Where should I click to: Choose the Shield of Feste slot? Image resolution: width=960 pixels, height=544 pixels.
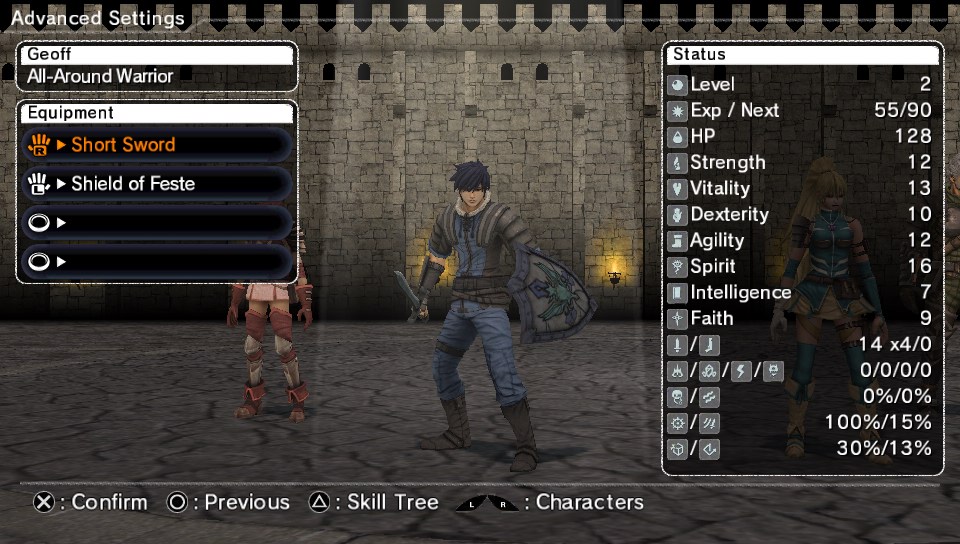pos(157,184)
